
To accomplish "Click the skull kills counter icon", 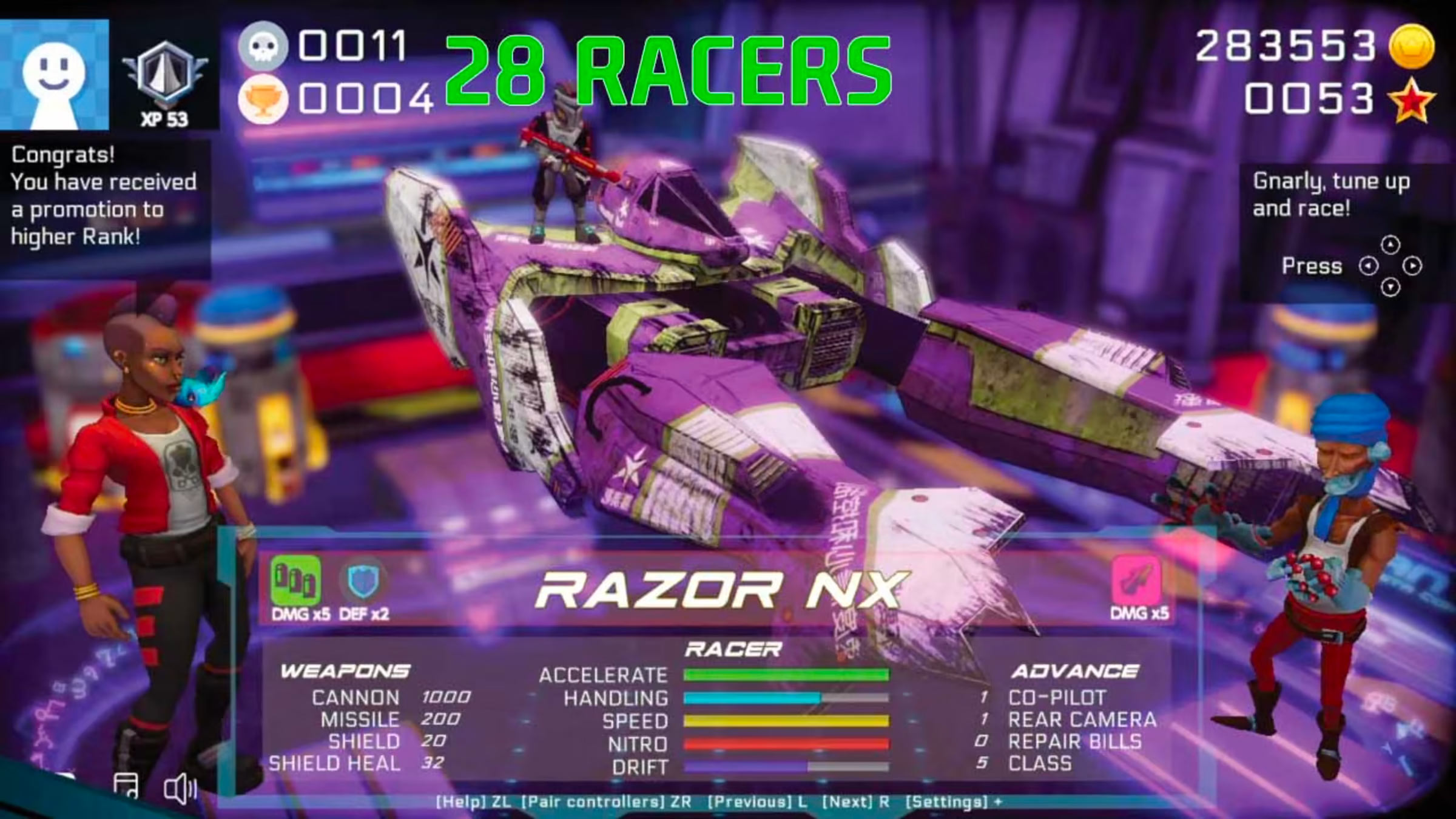I will 262,45.
